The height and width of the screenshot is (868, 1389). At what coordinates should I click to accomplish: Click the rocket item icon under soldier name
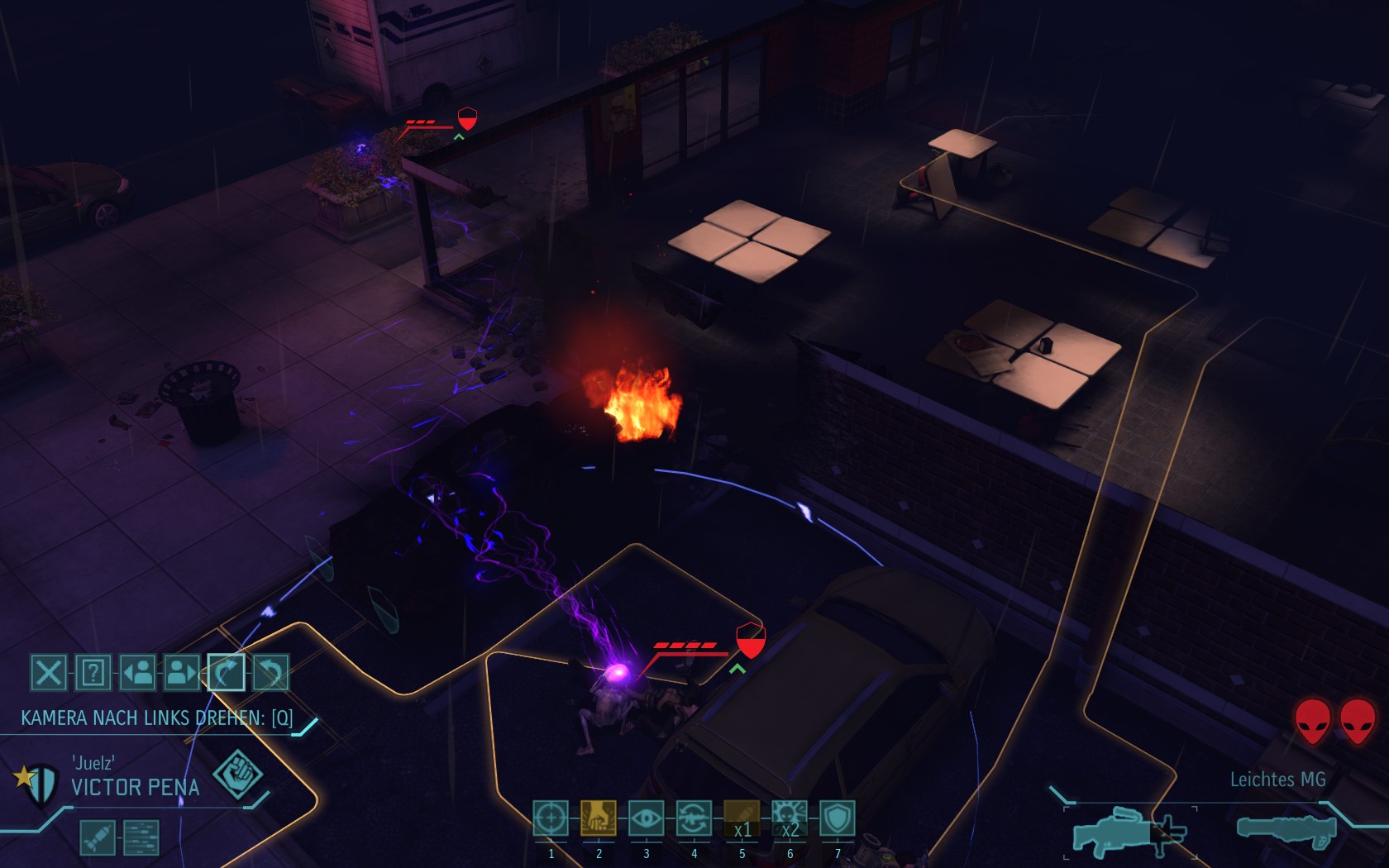coord(97,837)
